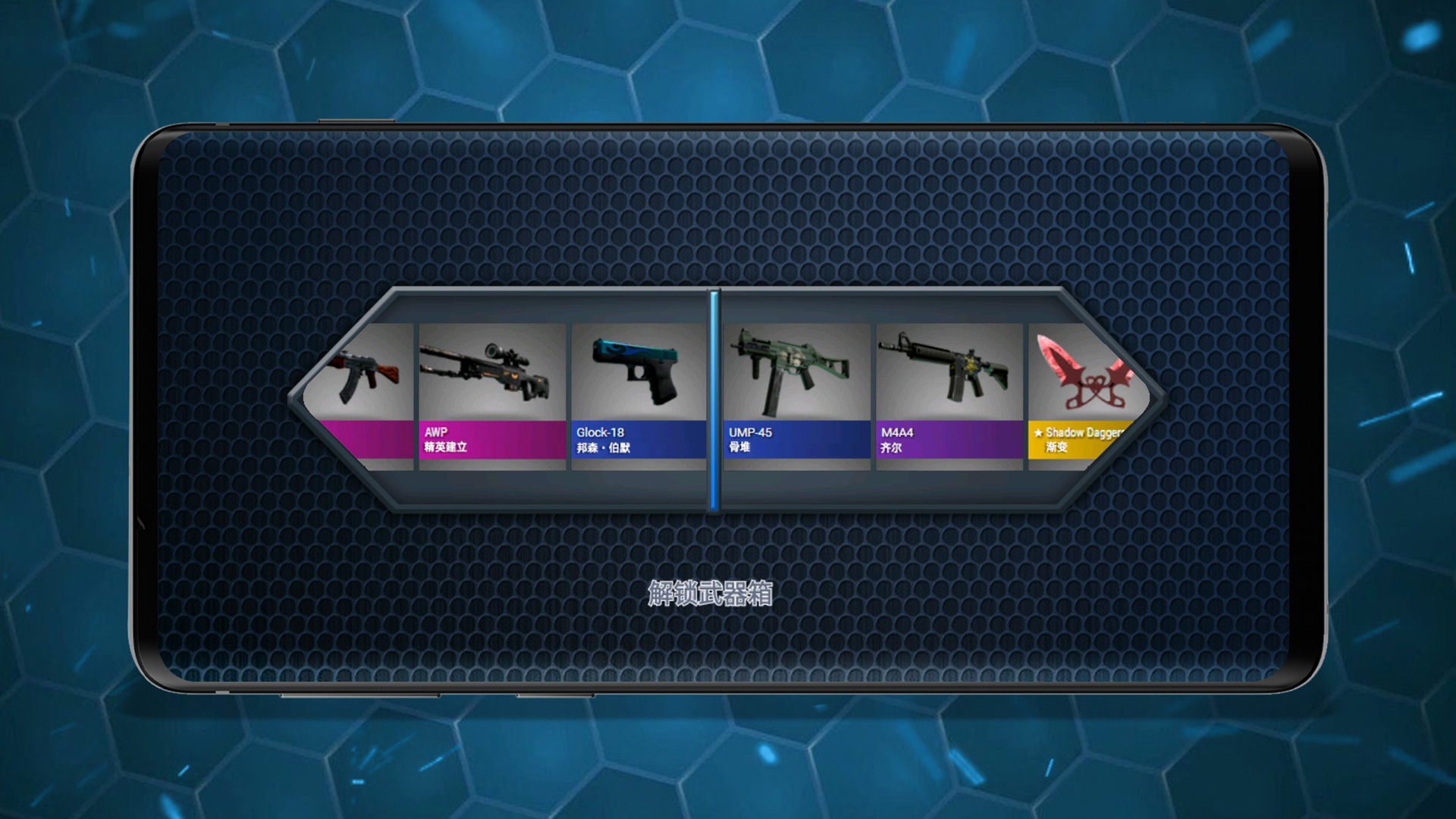Choose the Shadow Daggers knife card
This screenshot has height=819, width=1456.
1081,396
